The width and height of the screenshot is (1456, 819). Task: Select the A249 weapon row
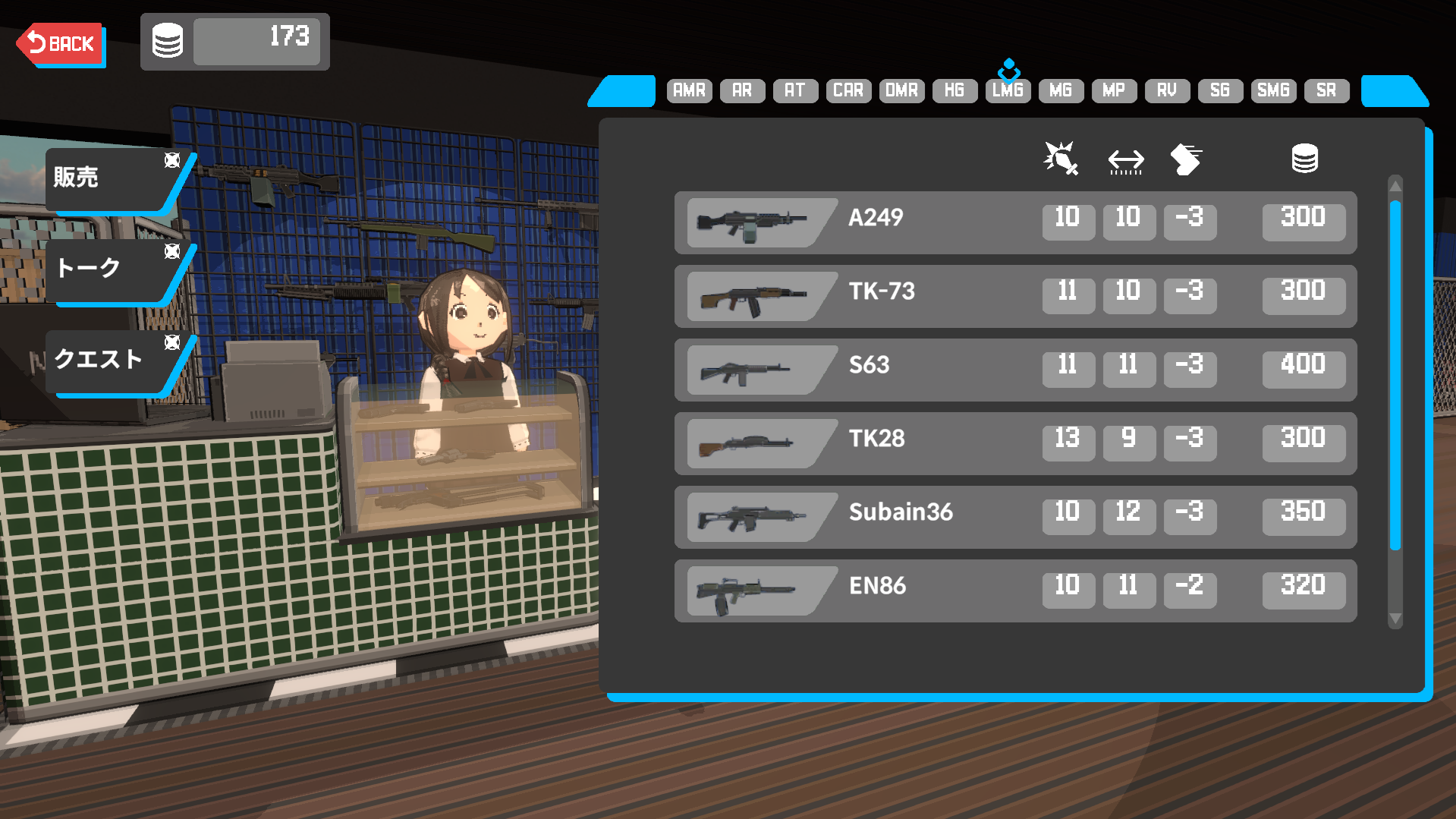[x=1015, y=222]
